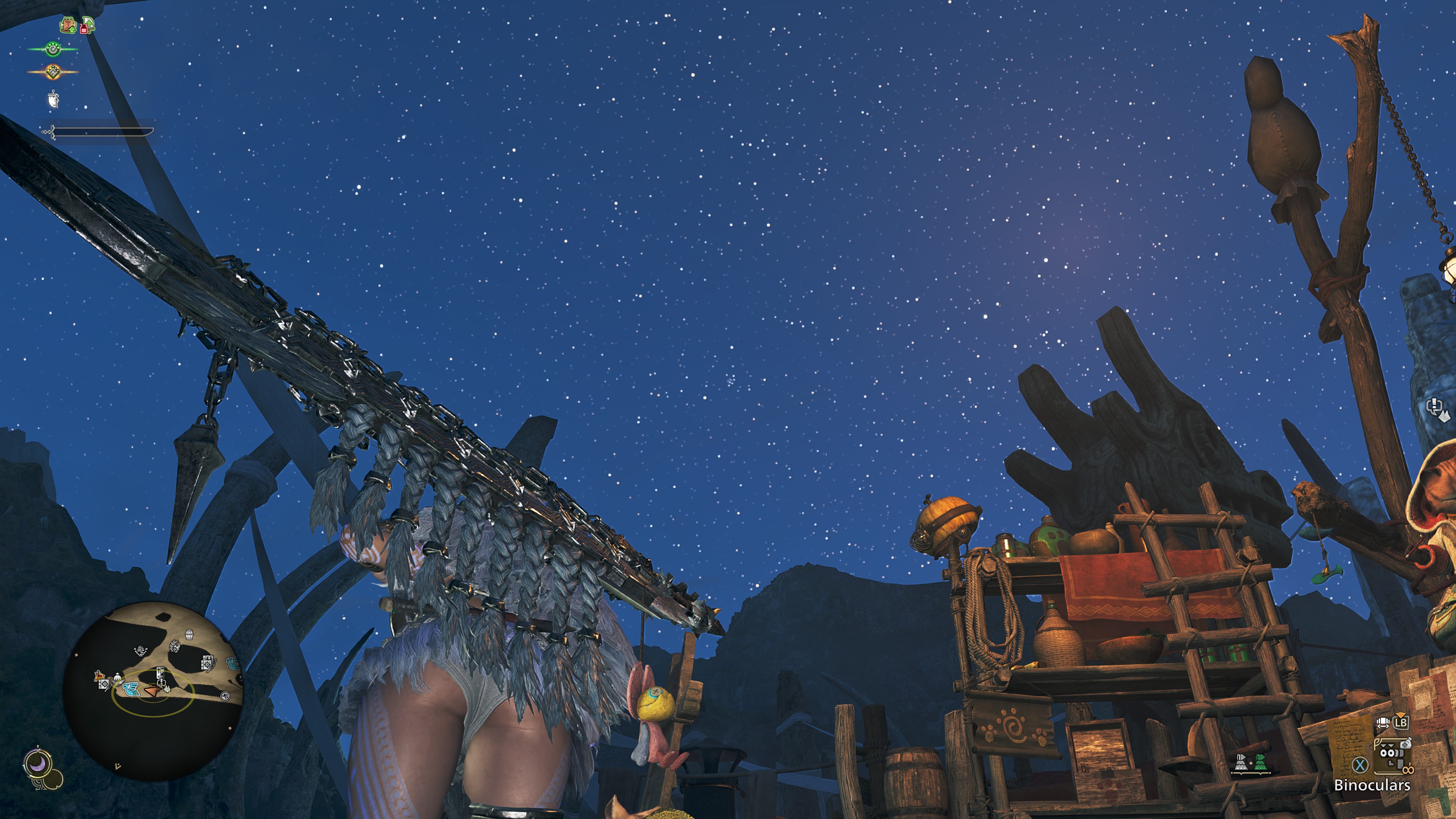Click the circular minimap

(x=152, y=691)
